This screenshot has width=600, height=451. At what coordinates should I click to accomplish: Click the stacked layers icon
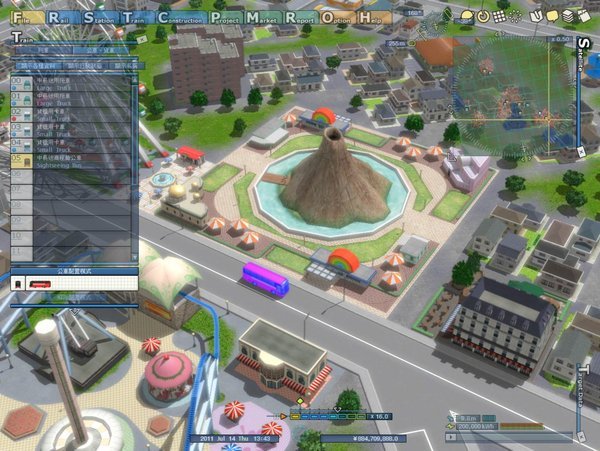coord(568,17)
